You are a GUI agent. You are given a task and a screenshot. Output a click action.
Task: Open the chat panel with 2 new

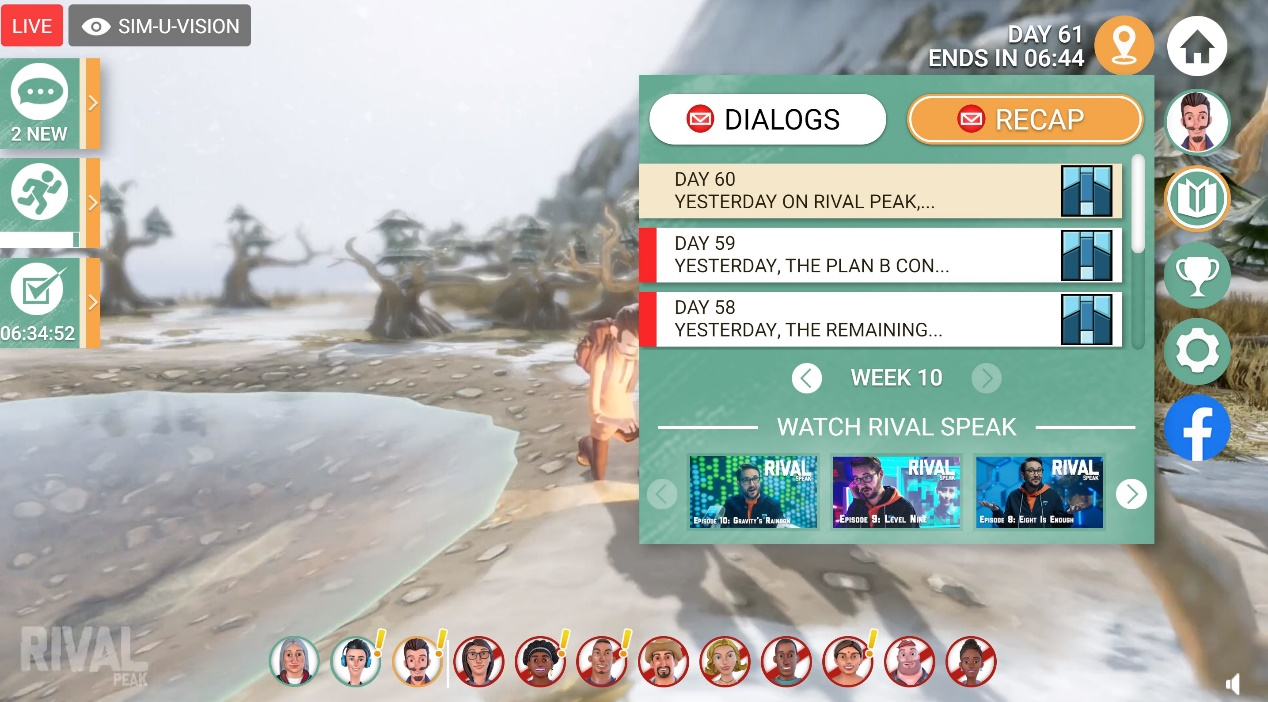point(48,104)
